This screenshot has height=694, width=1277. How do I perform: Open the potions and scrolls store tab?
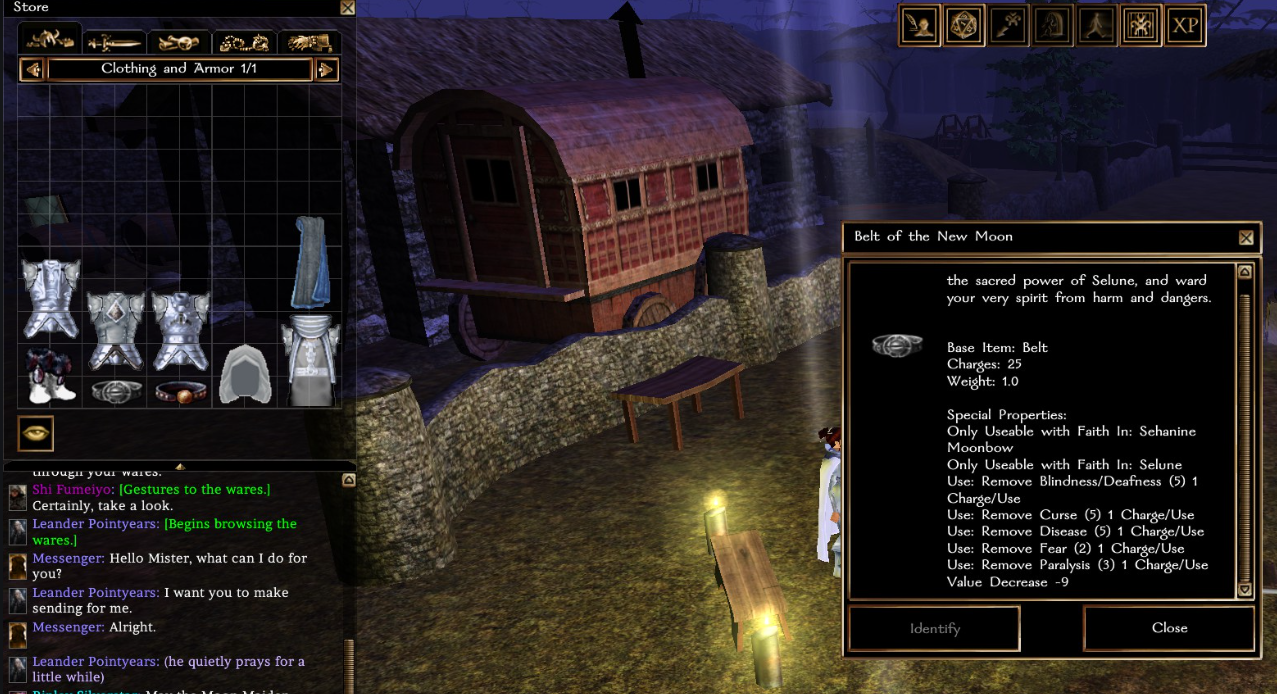click(x=179, y=42)
